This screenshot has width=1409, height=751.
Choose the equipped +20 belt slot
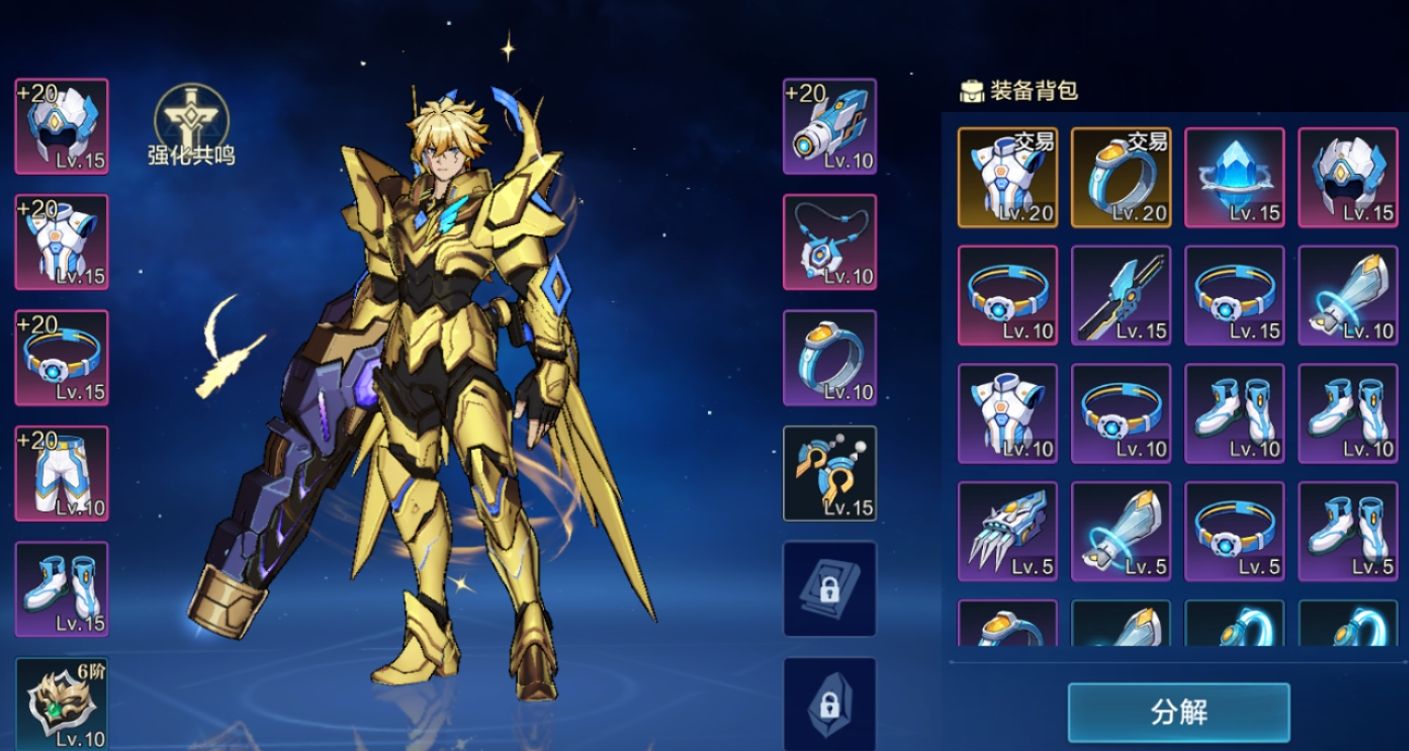(62, 358)
